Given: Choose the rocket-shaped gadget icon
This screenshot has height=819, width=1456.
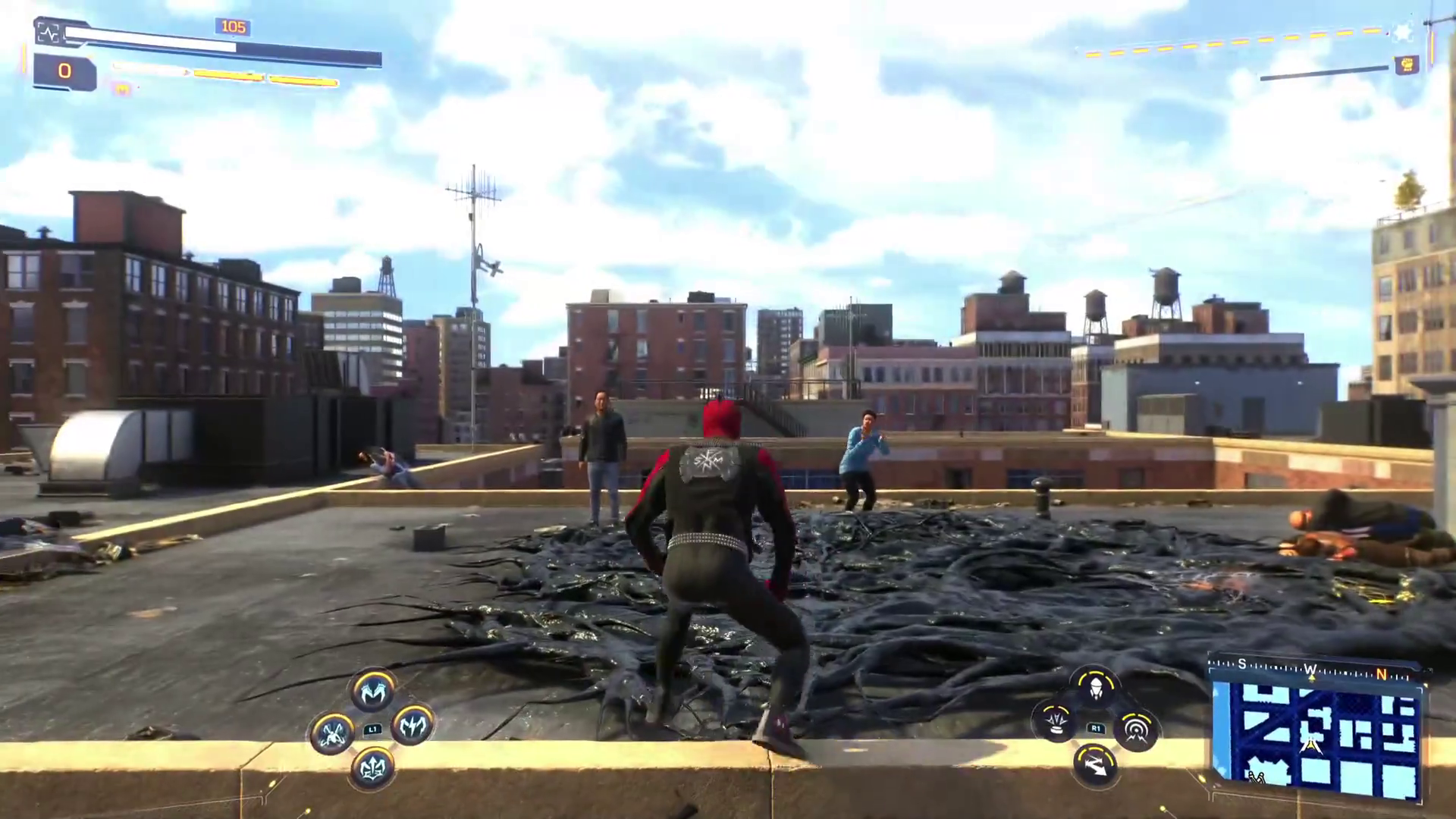Looking at the screenshot, I should (1095, 688).
